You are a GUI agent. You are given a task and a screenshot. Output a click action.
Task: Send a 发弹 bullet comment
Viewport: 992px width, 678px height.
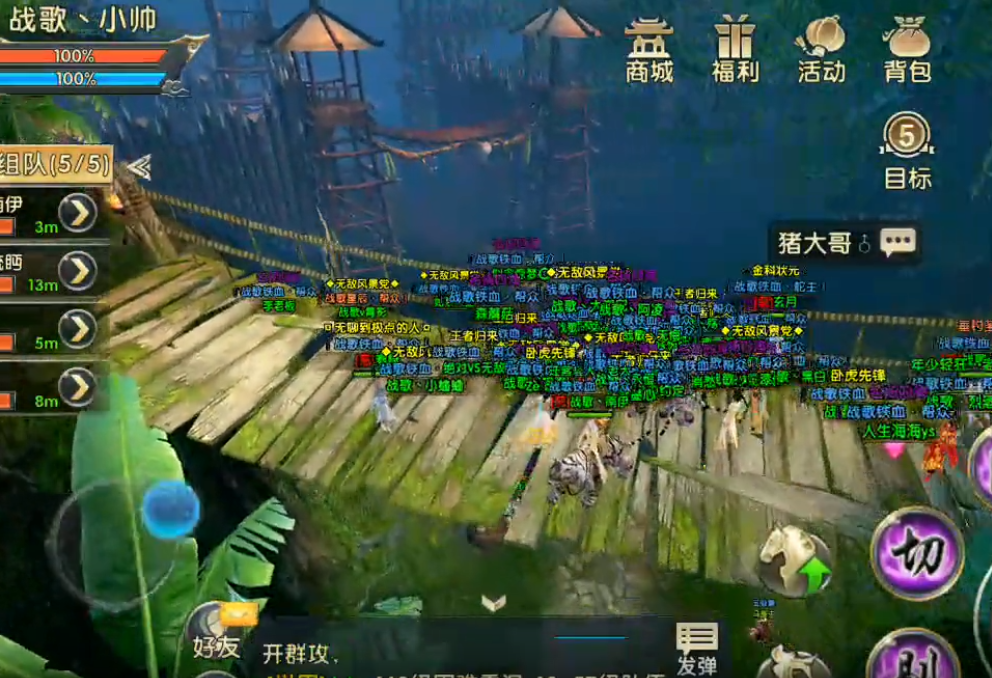tap(696, 649)
